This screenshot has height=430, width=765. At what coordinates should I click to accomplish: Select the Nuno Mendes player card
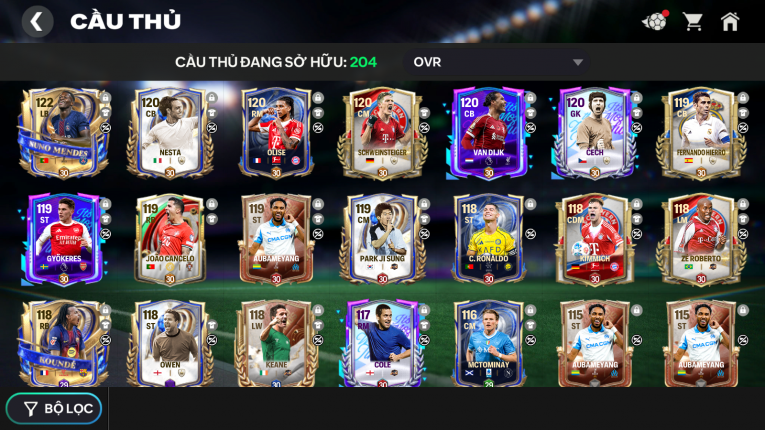click(x=62, y=132)
